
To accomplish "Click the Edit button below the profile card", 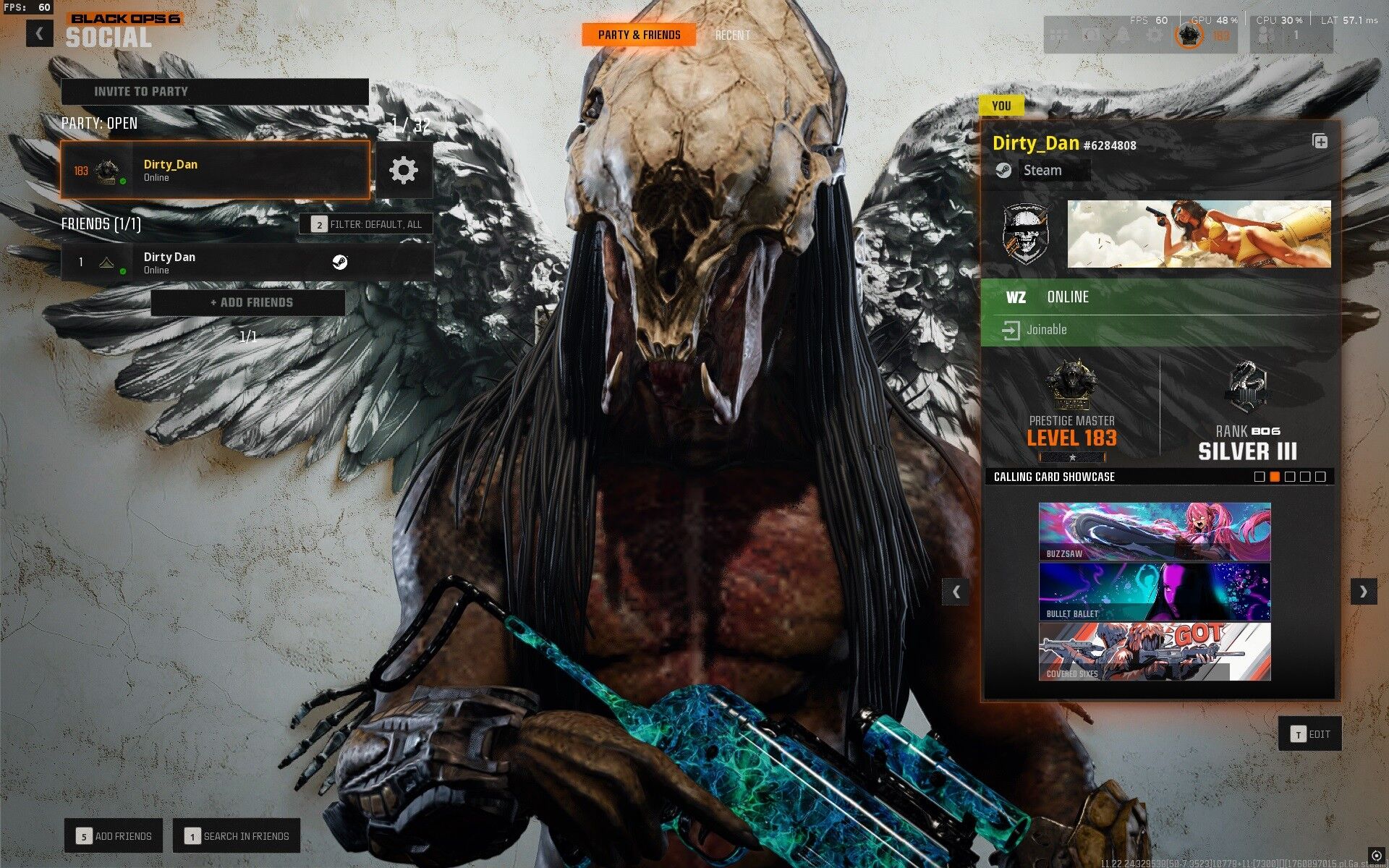I will [x=1309, y=733].
